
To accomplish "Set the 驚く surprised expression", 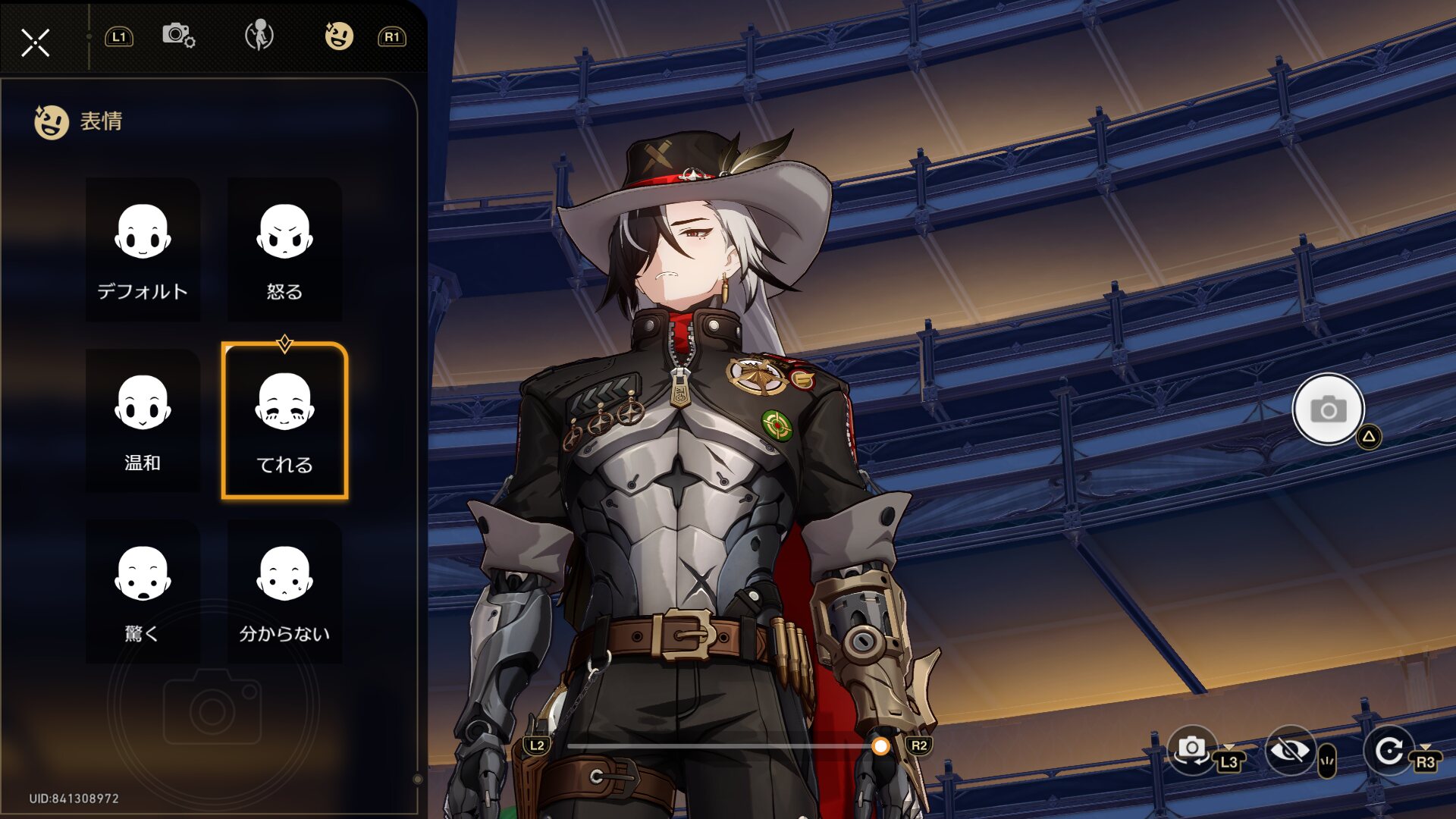I will tap(143, 591).
